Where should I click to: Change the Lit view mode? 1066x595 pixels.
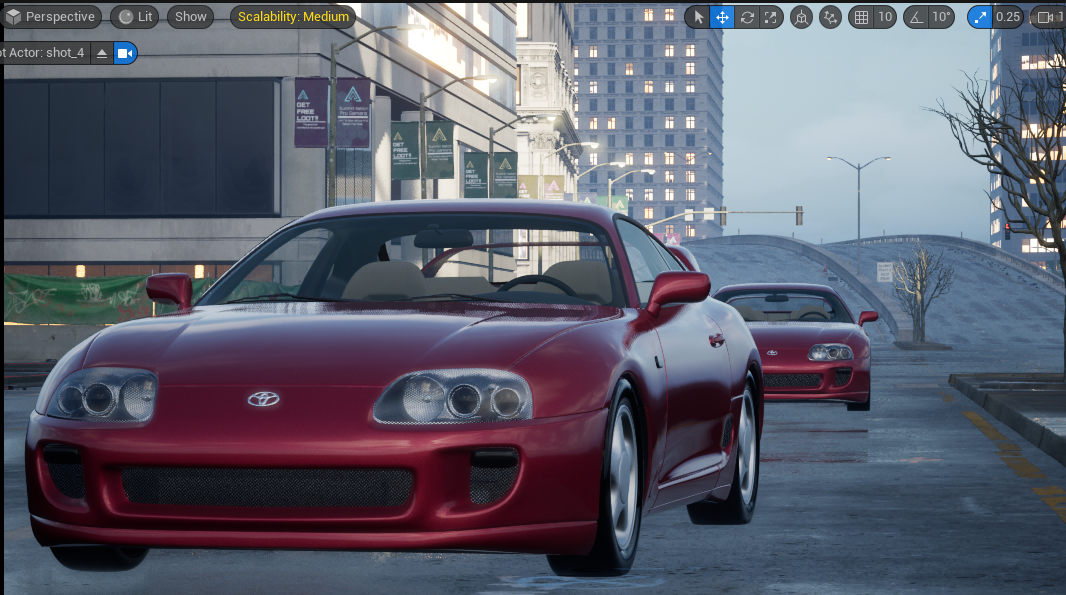135,17
